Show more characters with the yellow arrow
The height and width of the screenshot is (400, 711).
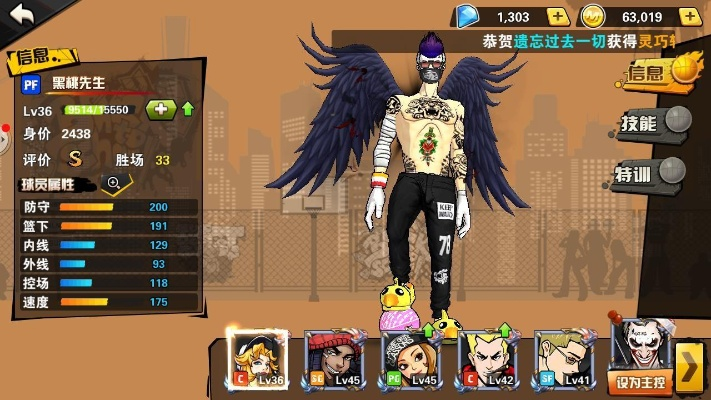[x=689, y=367]
